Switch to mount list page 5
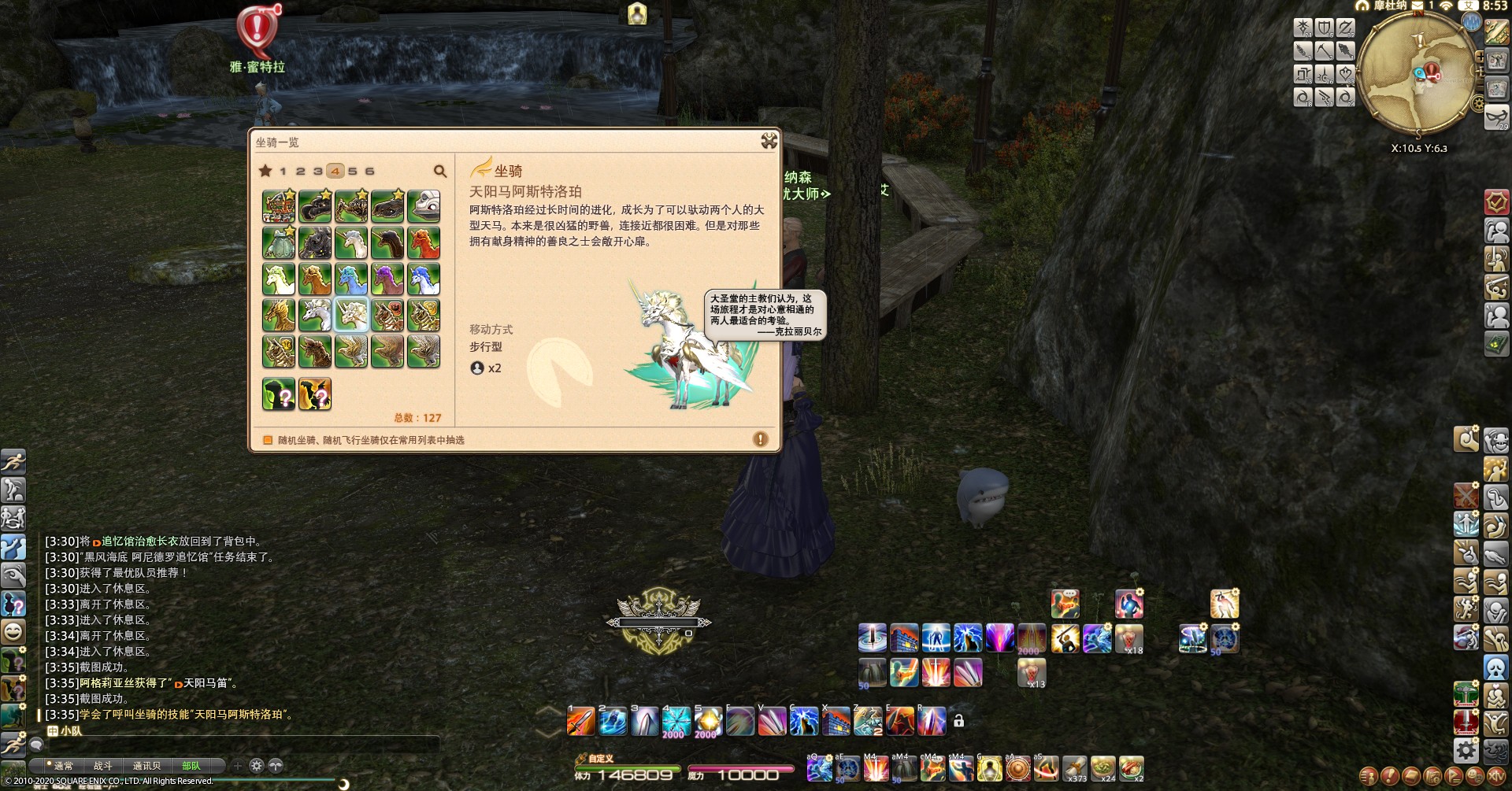The image size is (1512, 791). [353, 171]
